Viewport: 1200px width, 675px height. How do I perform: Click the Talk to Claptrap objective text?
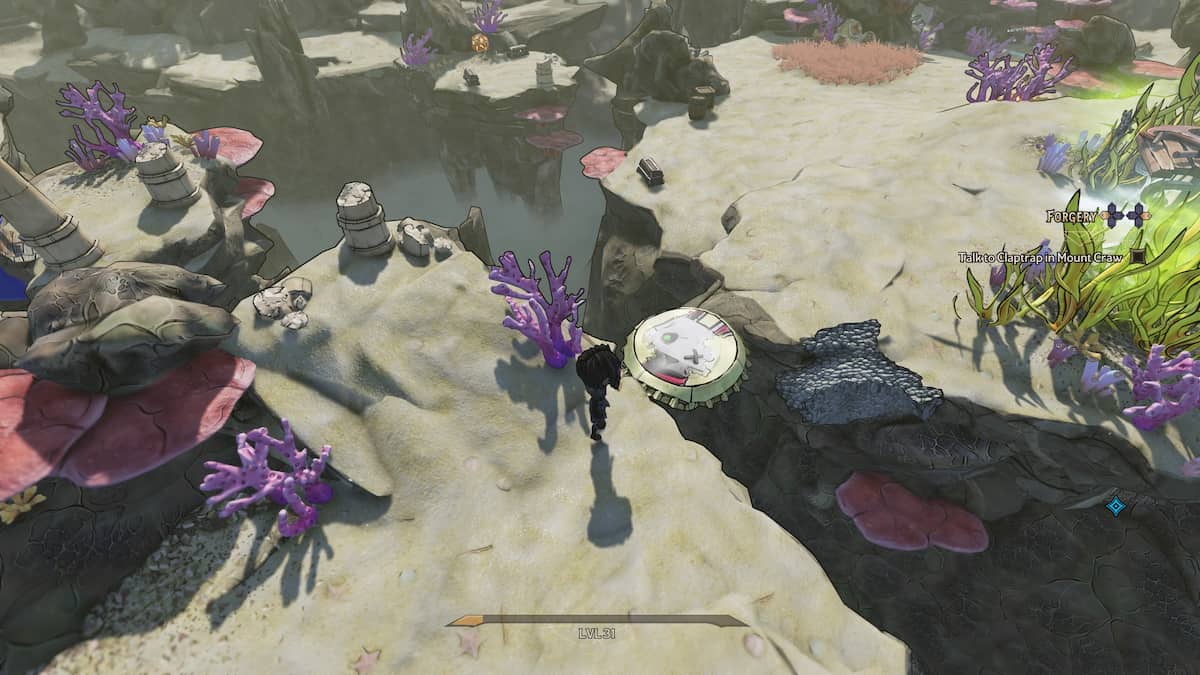click(x=1041, y=257)
